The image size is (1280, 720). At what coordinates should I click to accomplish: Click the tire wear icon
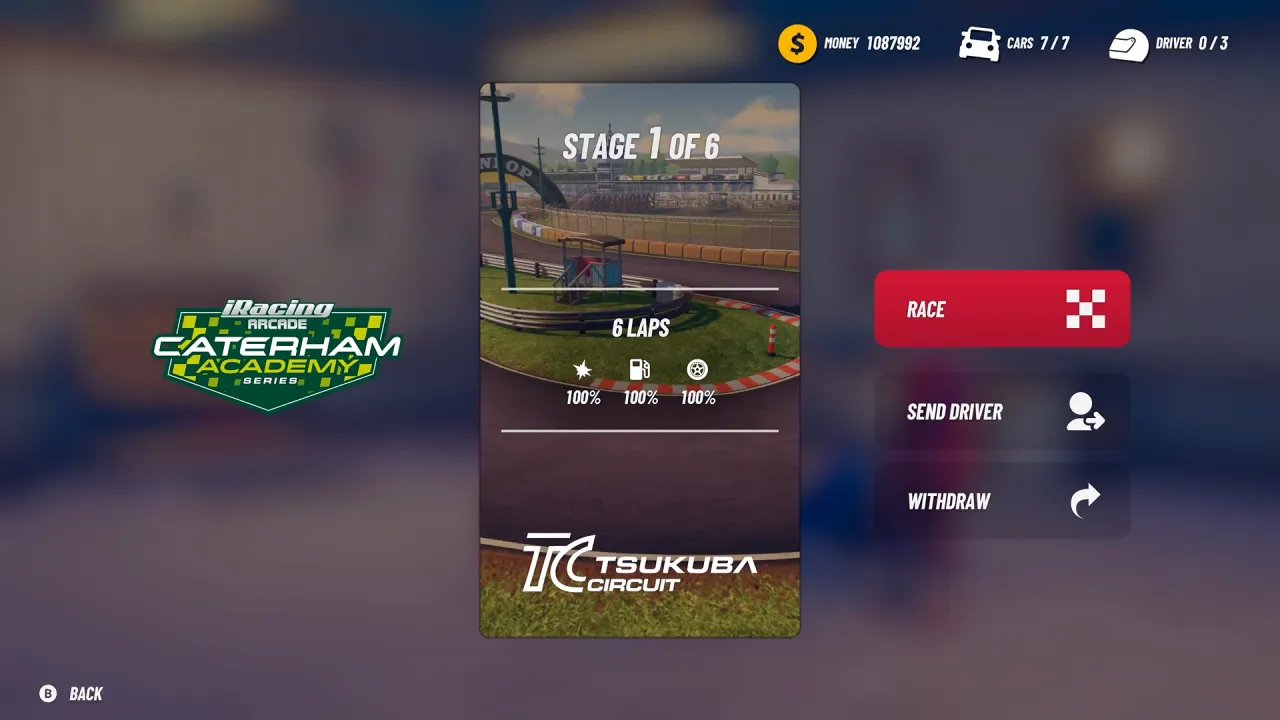click(696, 369)
